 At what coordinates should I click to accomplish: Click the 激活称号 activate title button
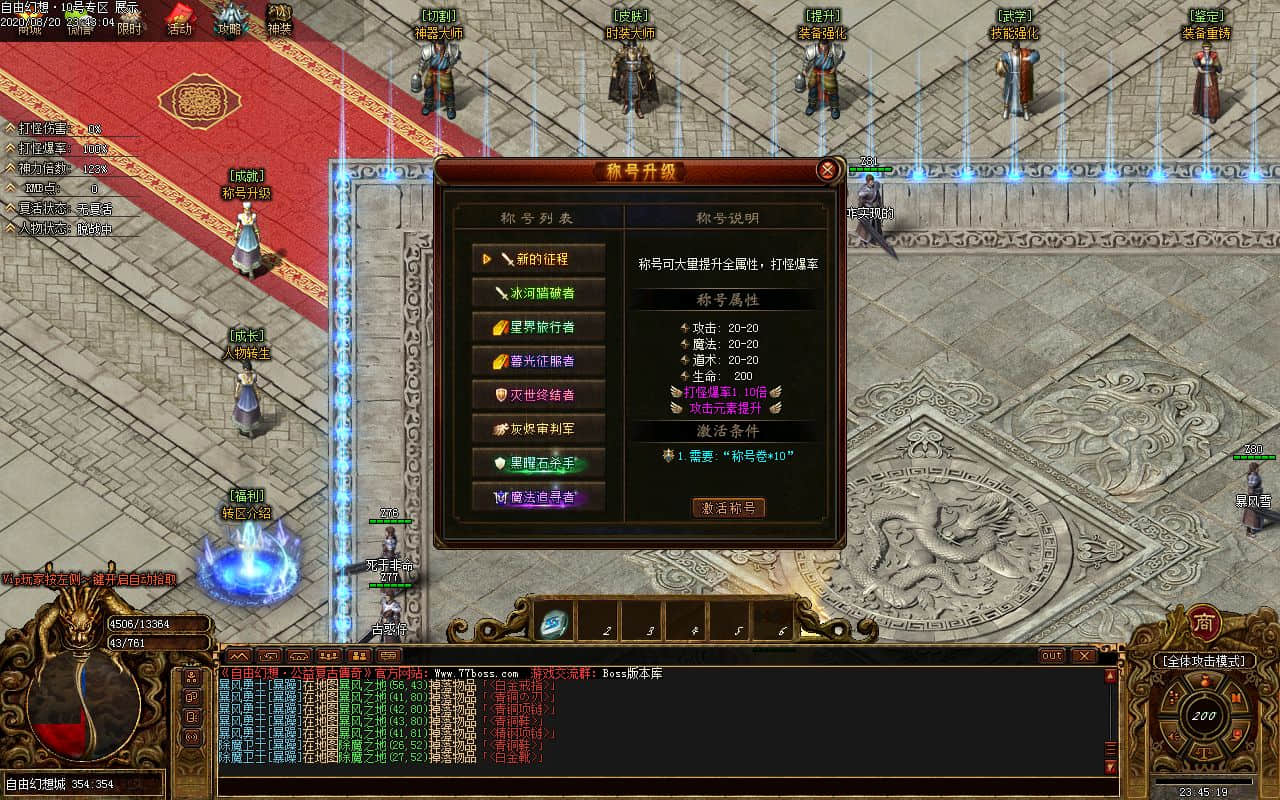point(729,508)
